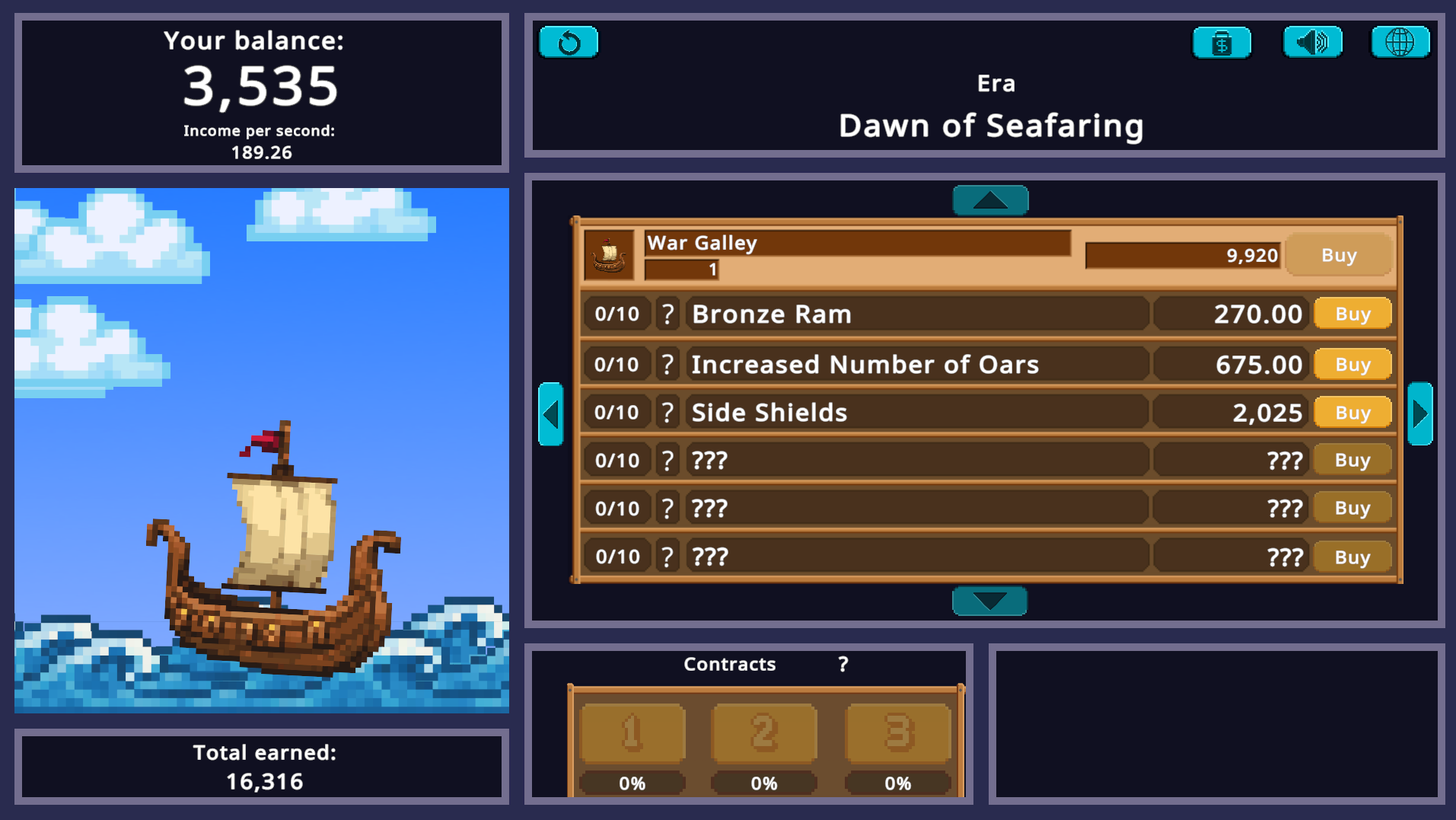View Bronze Ram info question mark
1456x820 pixels.
[x=667, y=313]
